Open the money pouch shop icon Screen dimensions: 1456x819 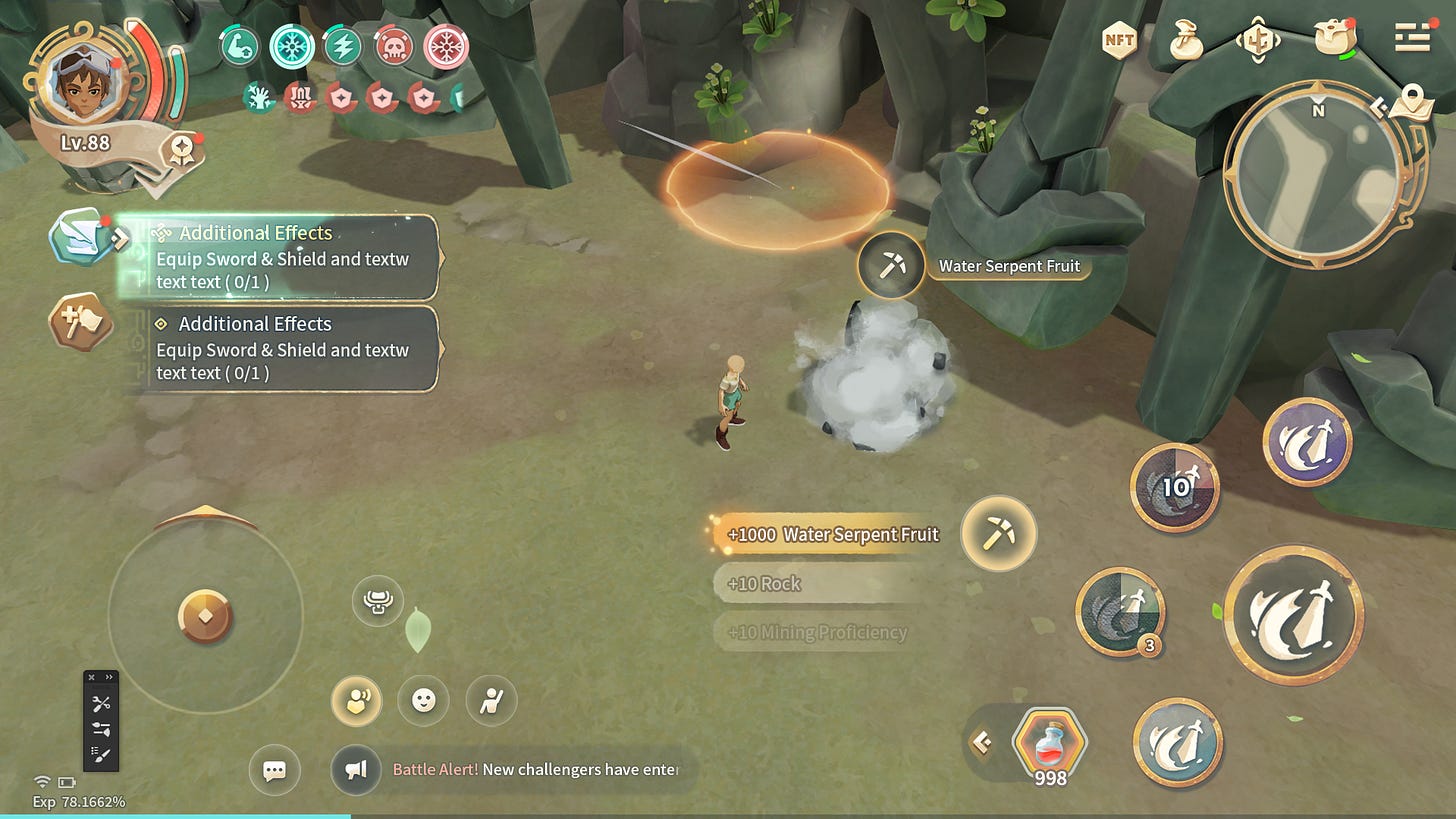click(1186, 41)
